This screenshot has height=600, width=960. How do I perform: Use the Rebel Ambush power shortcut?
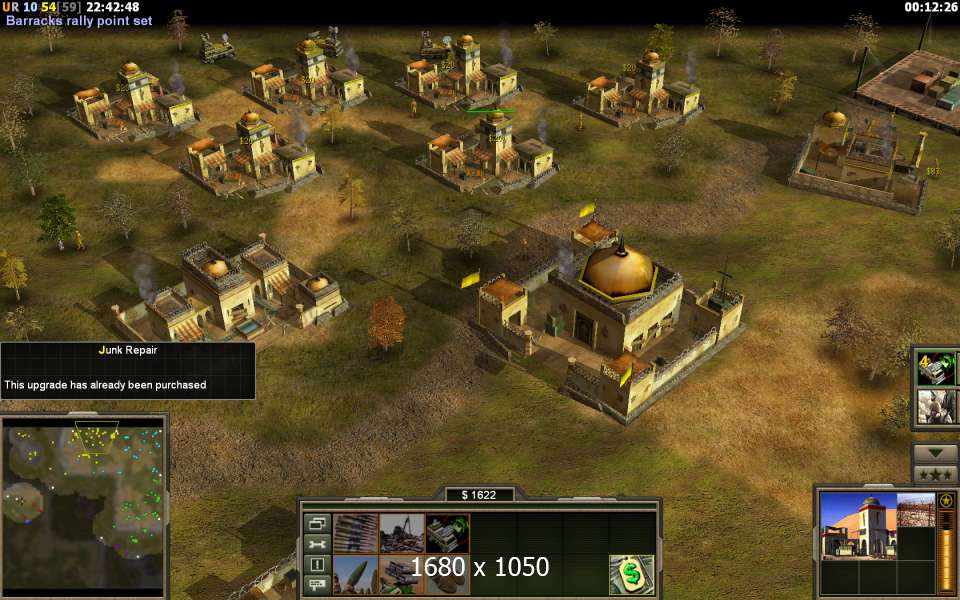coord(935,406)
